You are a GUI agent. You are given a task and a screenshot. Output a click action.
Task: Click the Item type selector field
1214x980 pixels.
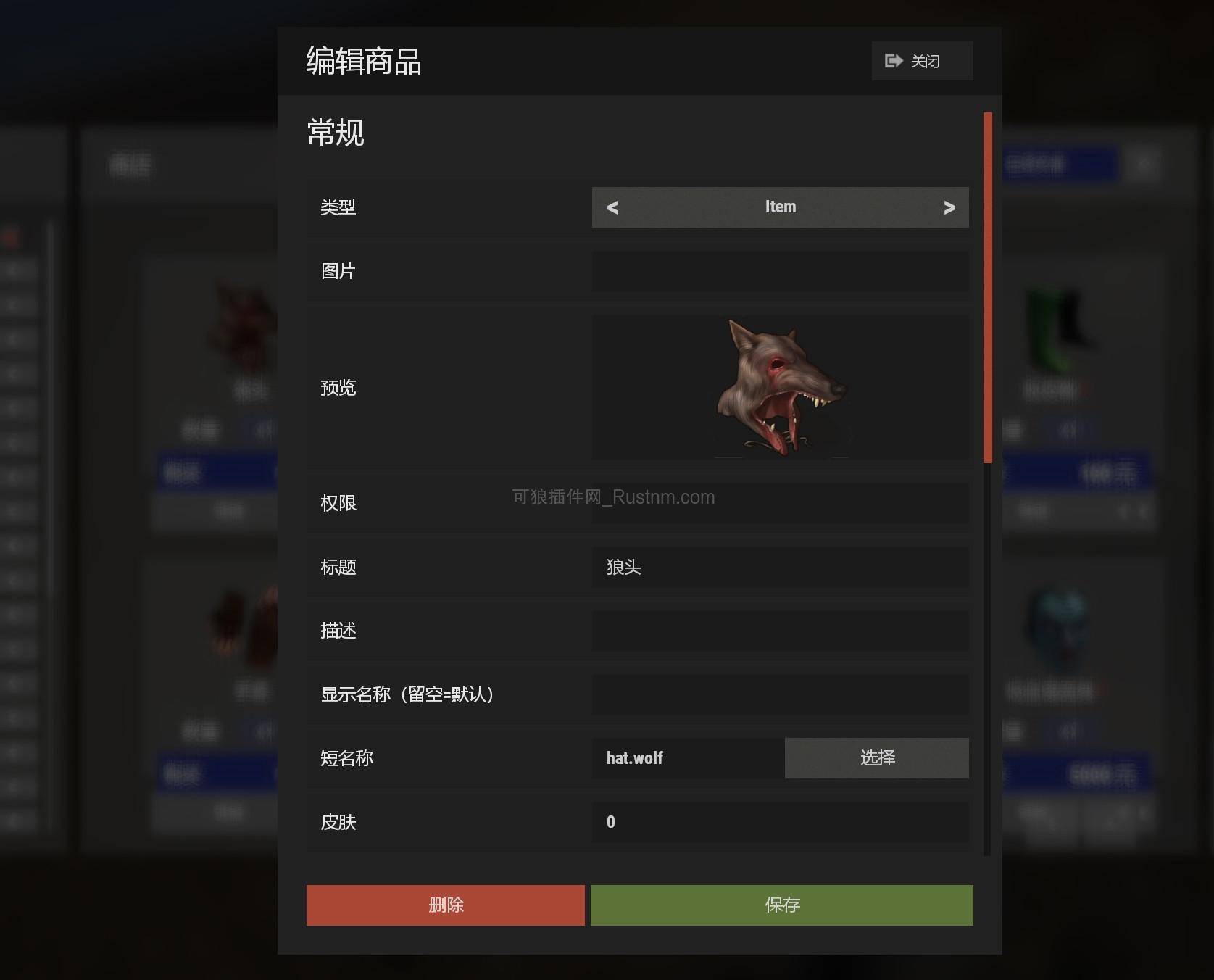[x=781, y=207]
